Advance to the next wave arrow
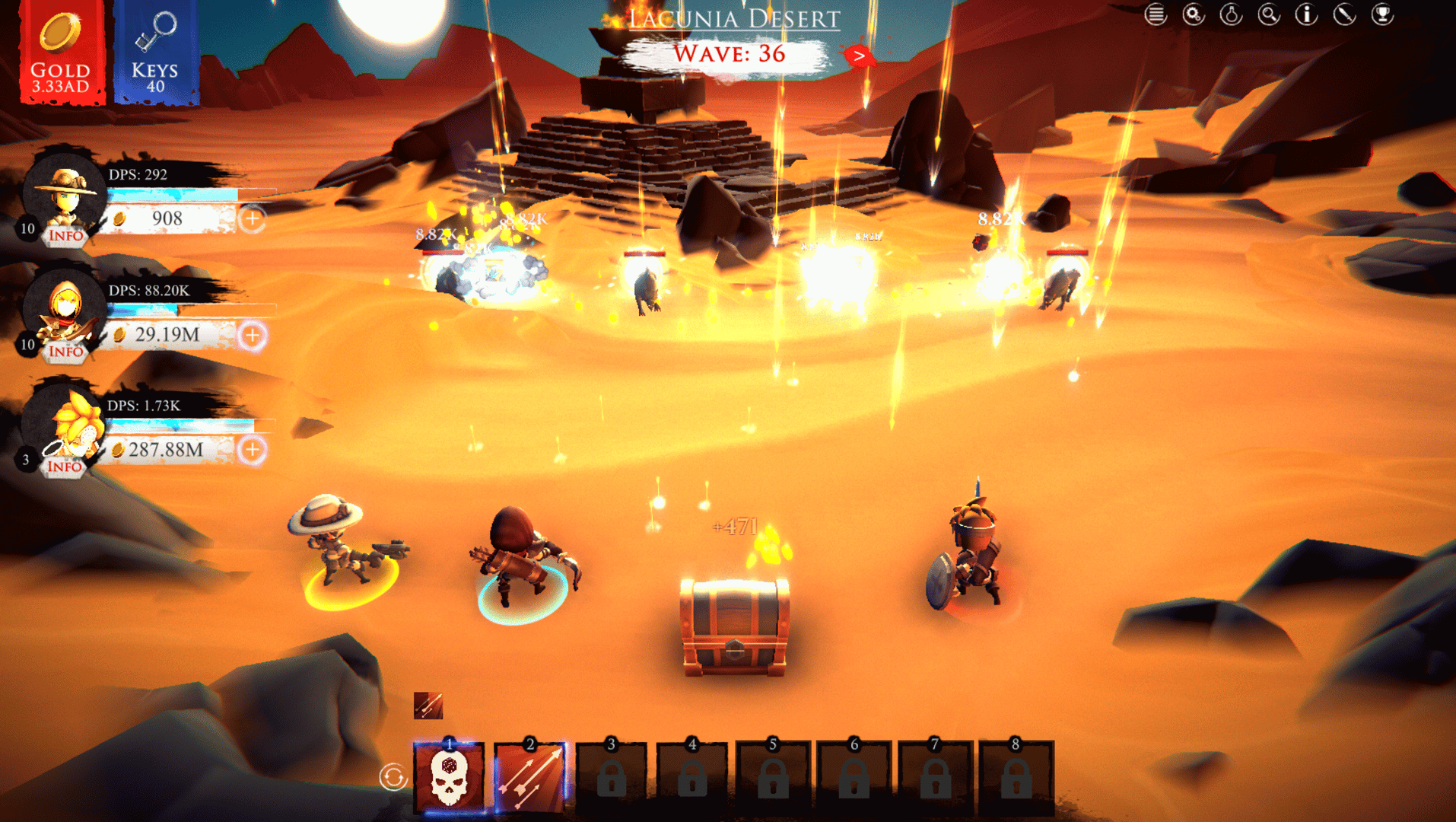1456x822 pixels. pos(859,56)
